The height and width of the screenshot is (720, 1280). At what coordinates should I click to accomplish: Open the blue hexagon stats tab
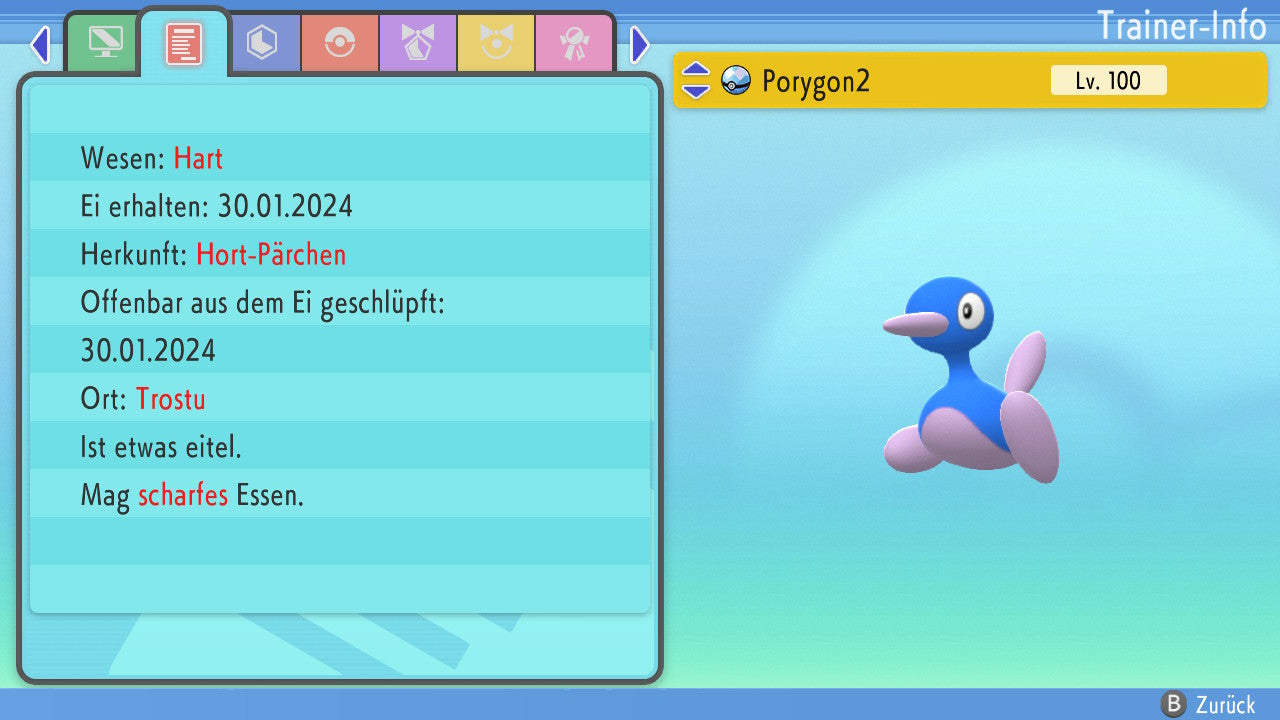coord(262,43)
